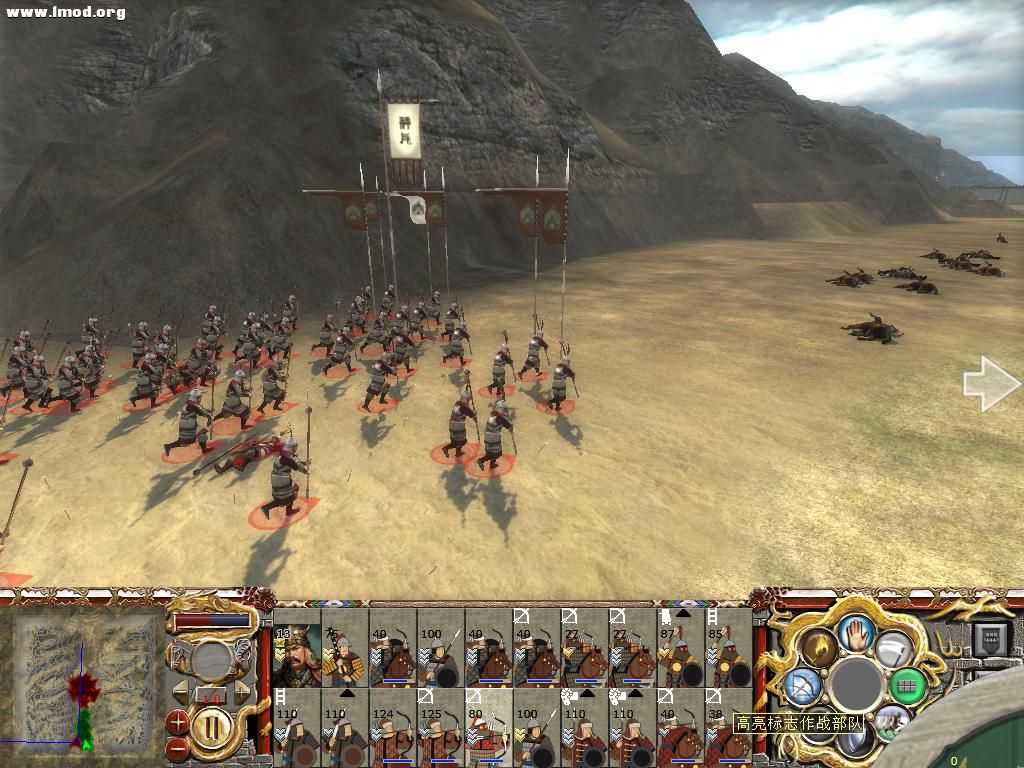Toggle the fire arrows flame icon

pyautogui.click(x=818, y=647)
